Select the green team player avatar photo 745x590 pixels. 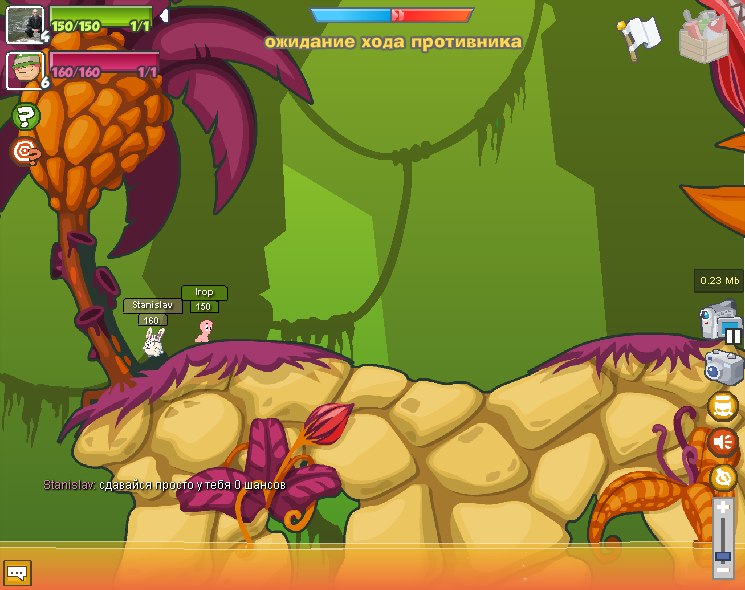click(24, 24)
